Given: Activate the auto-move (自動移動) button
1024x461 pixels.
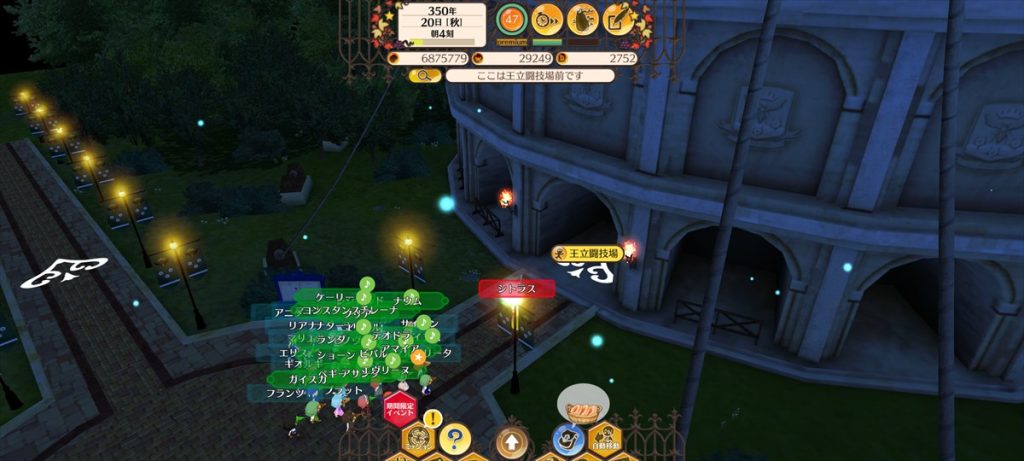Looking at the screenshot, I should click(x=604, y=438).
